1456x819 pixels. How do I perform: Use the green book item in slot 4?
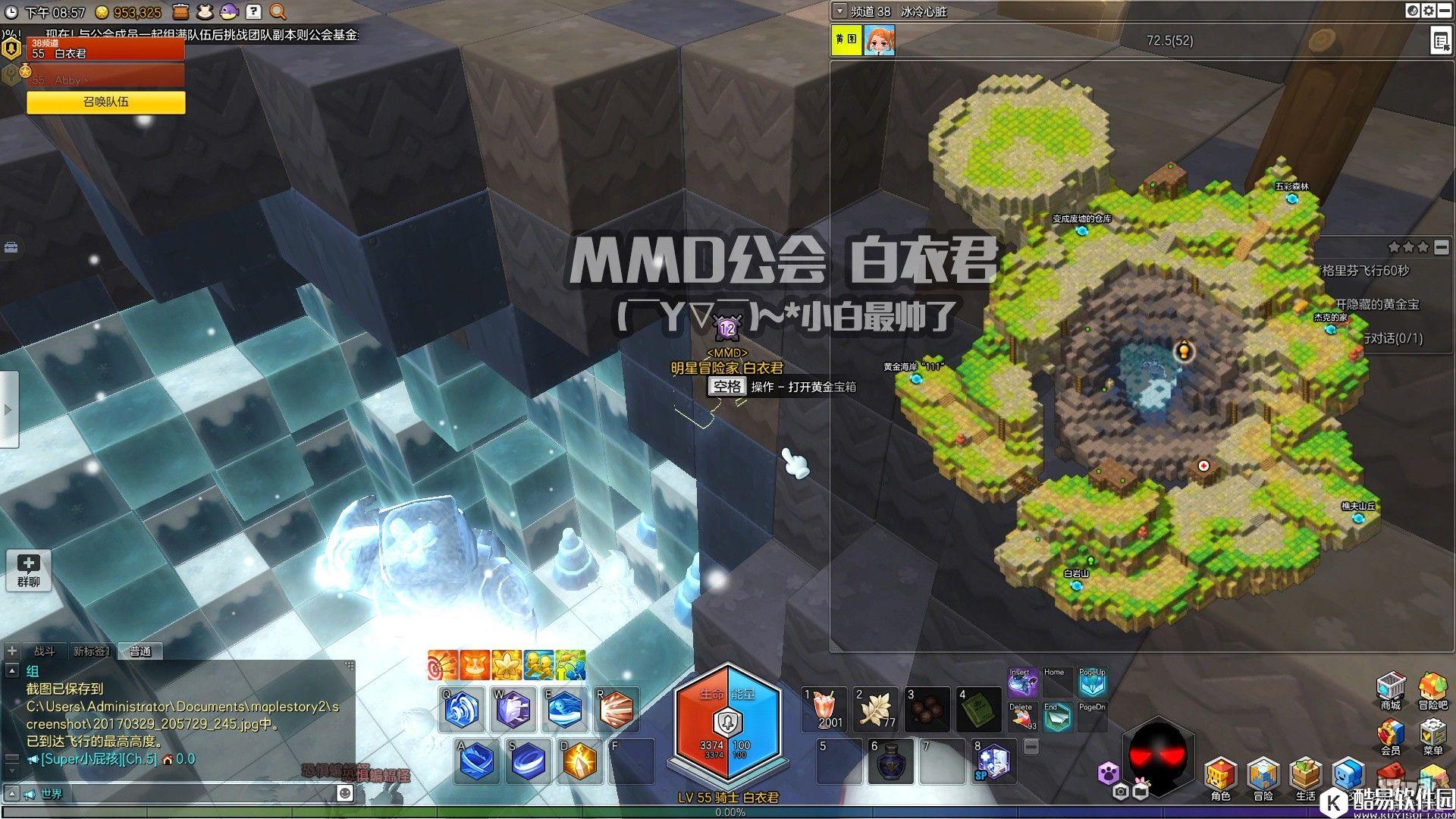[979, 710]
